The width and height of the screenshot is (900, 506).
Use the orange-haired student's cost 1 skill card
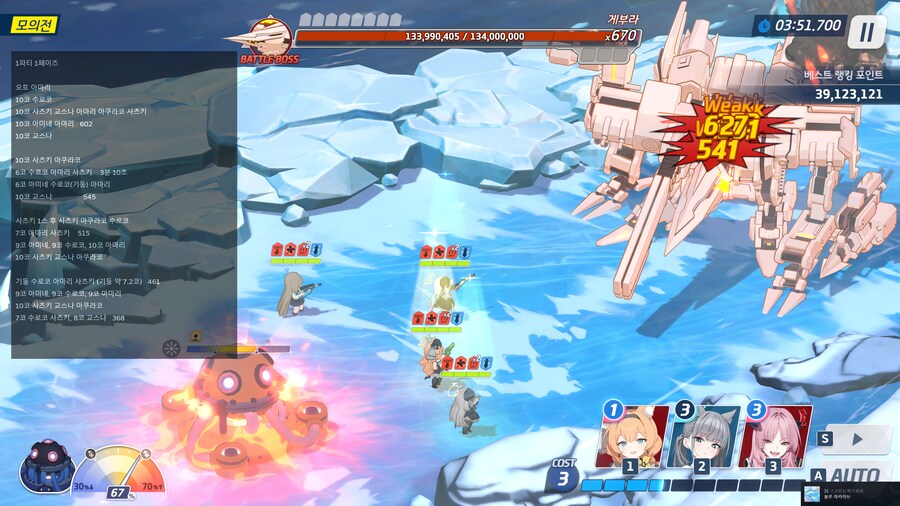[x=632, y=437]
